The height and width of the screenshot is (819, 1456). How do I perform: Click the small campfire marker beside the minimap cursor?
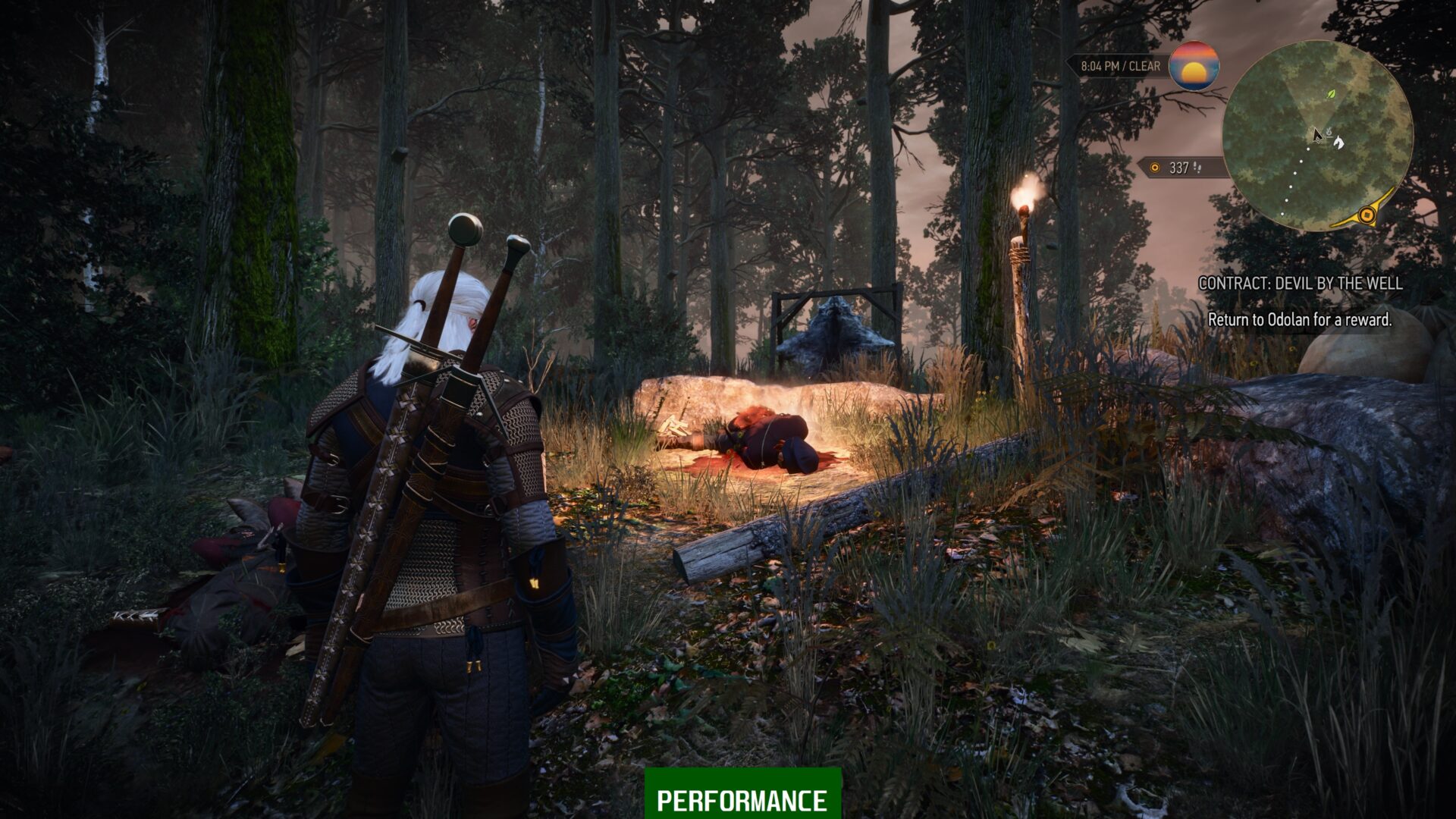tap(1329, 133)
